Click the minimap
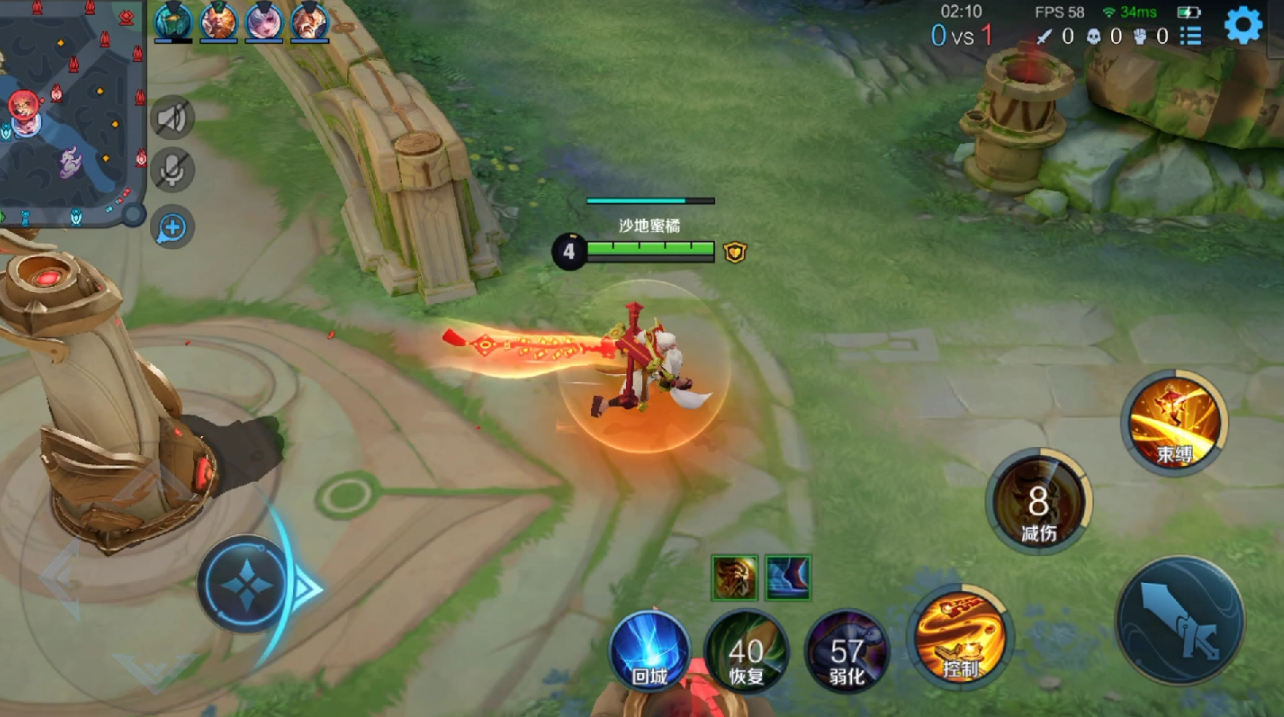Viewport: 1284px width, 717px height. pyautogui.click(x=70, y=110)
